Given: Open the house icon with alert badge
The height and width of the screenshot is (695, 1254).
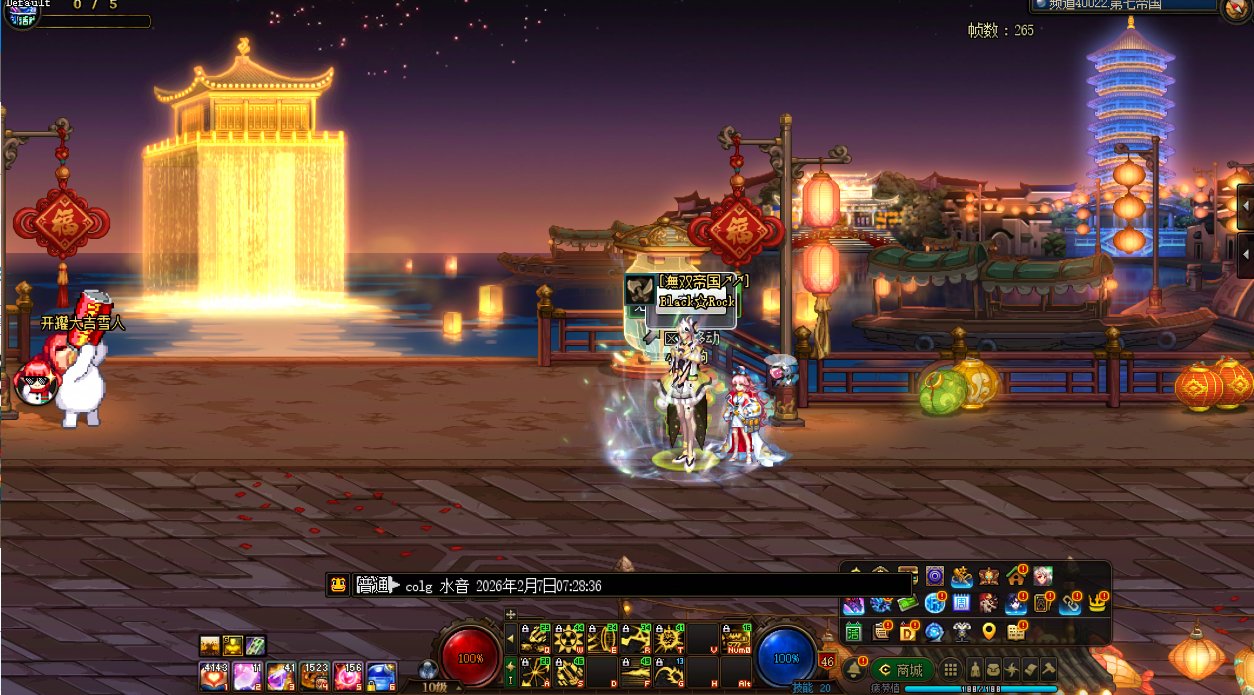Looking at the screenshot, I should point(1016,576).
